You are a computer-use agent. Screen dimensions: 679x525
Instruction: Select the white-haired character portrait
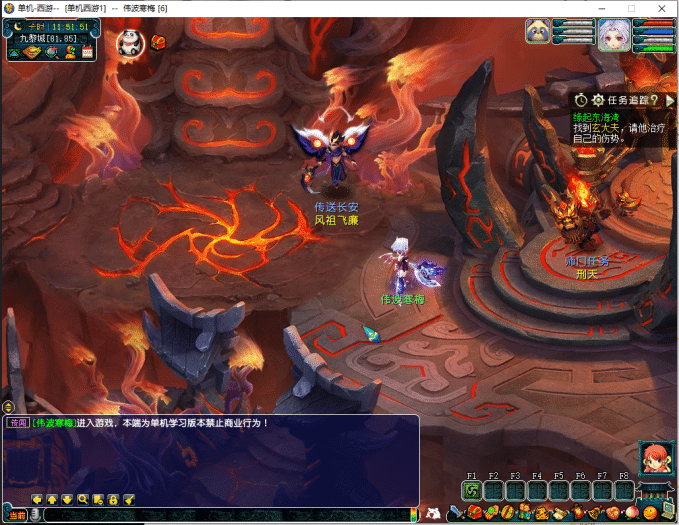pos(613,34)
